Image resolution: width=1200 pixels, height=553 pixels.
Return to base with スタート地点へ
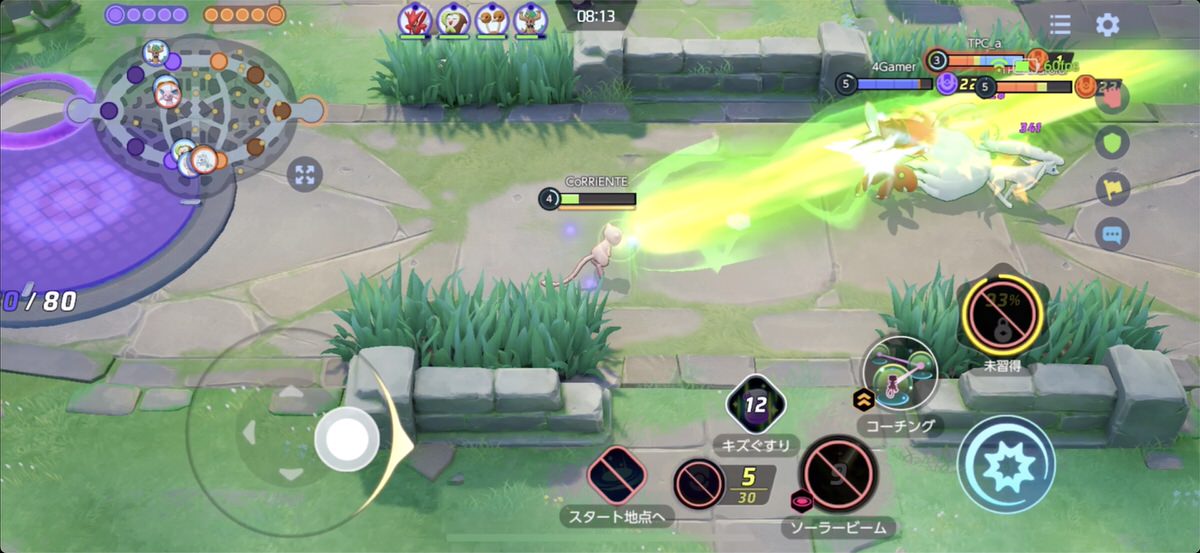click(x=616, y=475)
